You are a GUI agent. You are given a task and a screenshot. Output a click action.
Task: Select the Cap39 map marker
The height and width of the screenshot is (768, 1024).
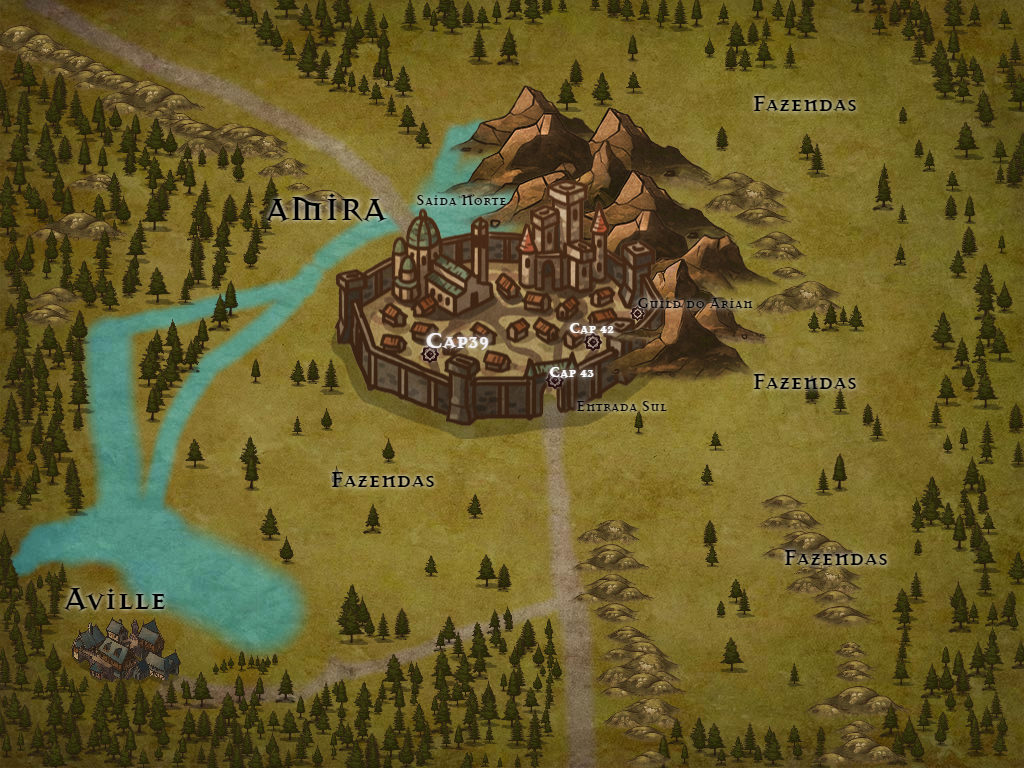pos(431,353)
